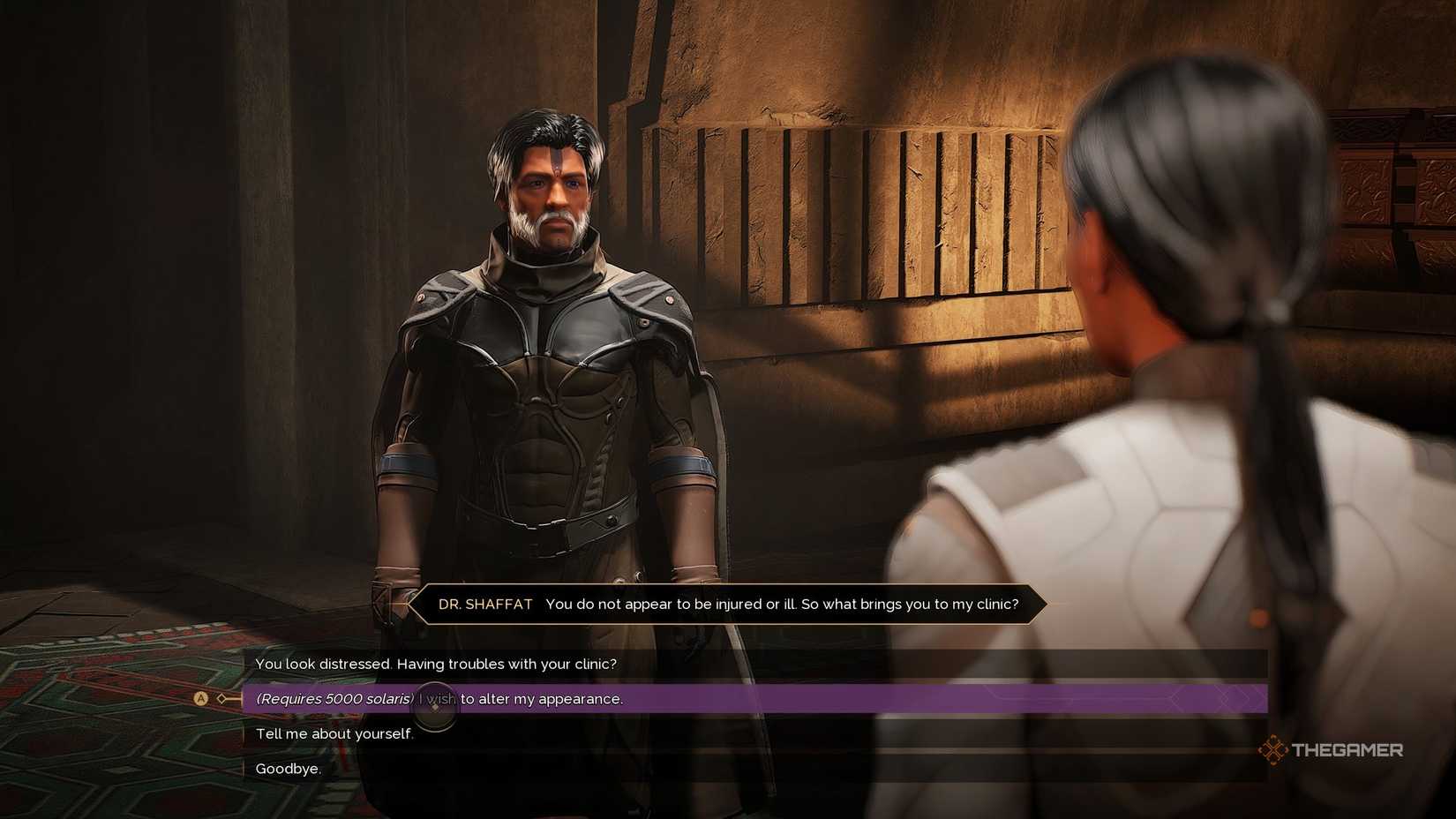The width and height of the screenshot is (1456, 819).
Task: Click the vertical bar before Goodbye
Action: (243, 769)
